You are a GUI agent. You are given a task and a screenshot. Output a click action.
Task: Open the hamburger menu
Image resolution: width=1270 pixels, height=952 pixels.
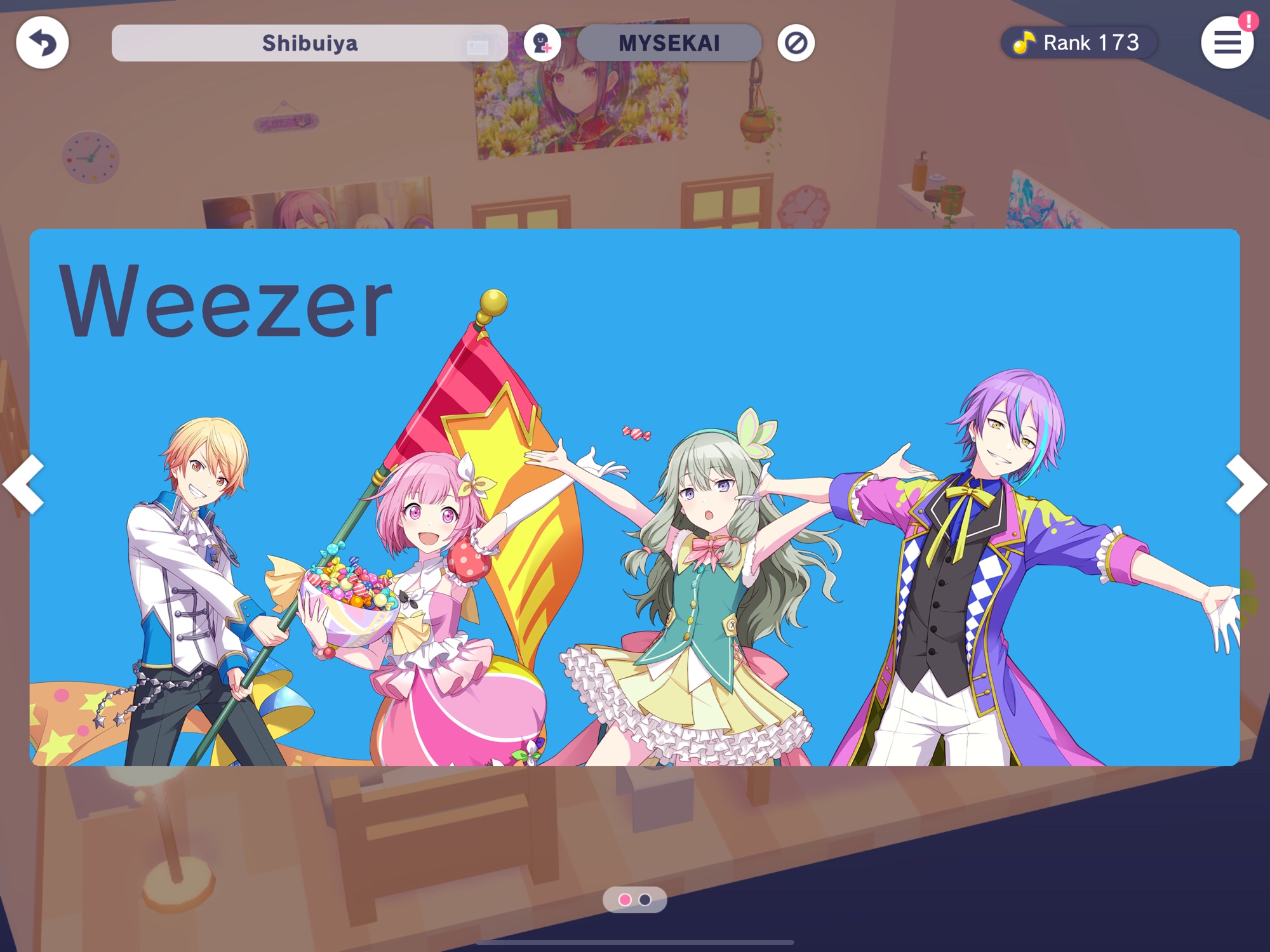pos(1226,43)
